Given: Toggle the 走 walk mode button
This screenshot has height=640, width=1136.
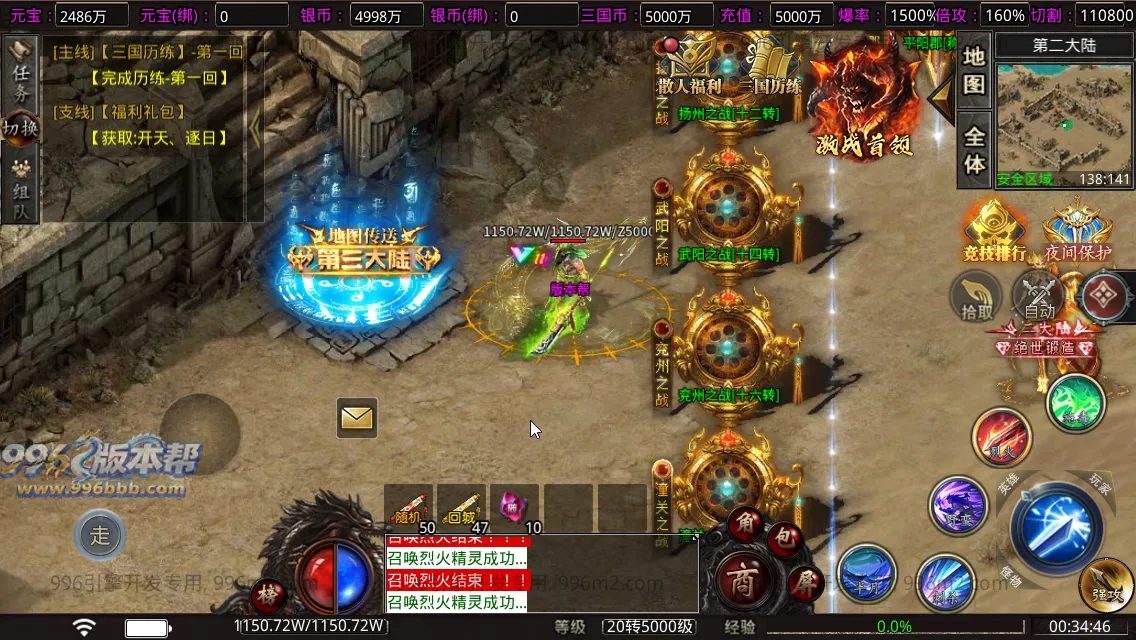Looking at the screenshot, I should [x=100, y=535].
